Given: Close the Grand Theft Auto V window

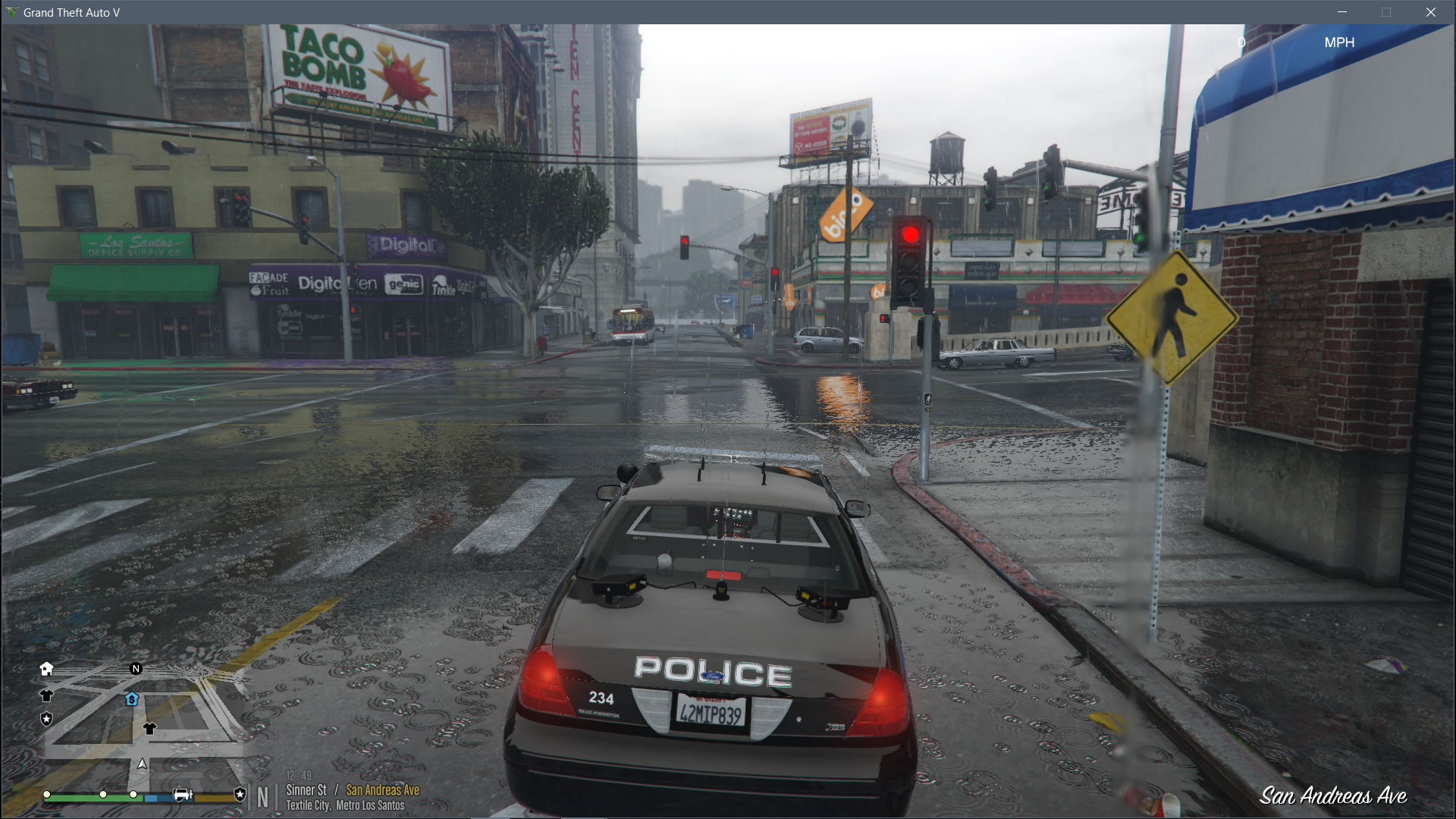Looking at the screenshot, I should pyautogui.click(x=1431, y=12).
